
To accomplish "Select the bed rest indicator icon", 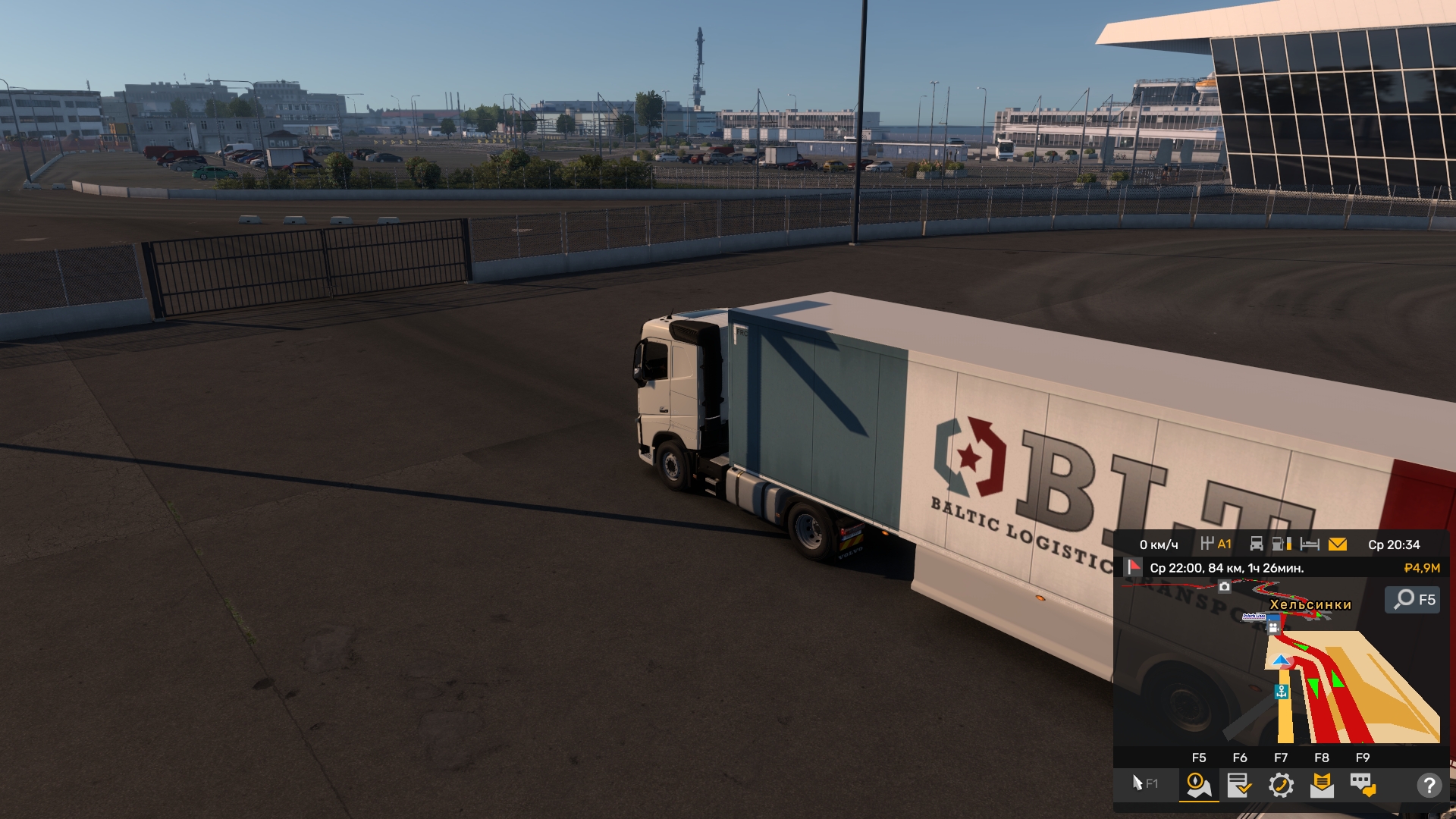I will [1310, 544].
